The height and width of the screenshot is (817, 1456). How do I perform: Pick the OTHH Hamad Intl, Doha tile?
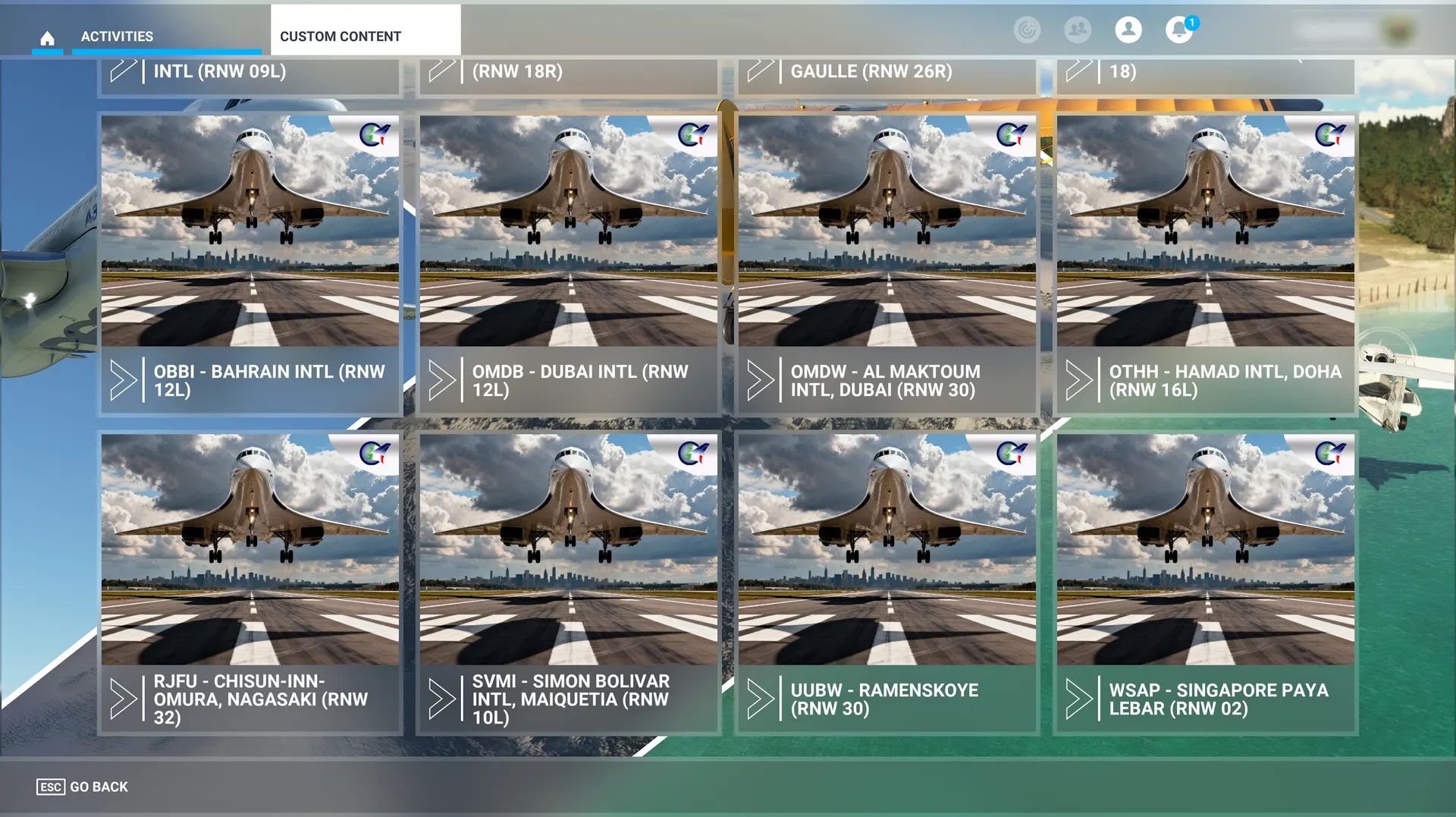1206,264
